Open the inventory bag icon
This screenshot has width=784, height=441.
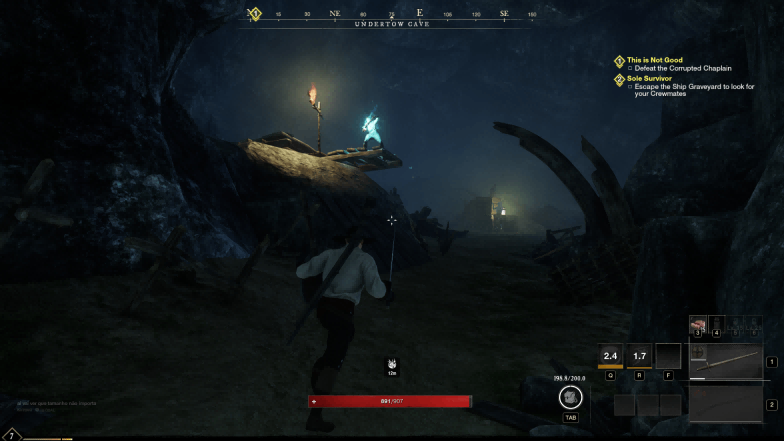coord(570,397)
